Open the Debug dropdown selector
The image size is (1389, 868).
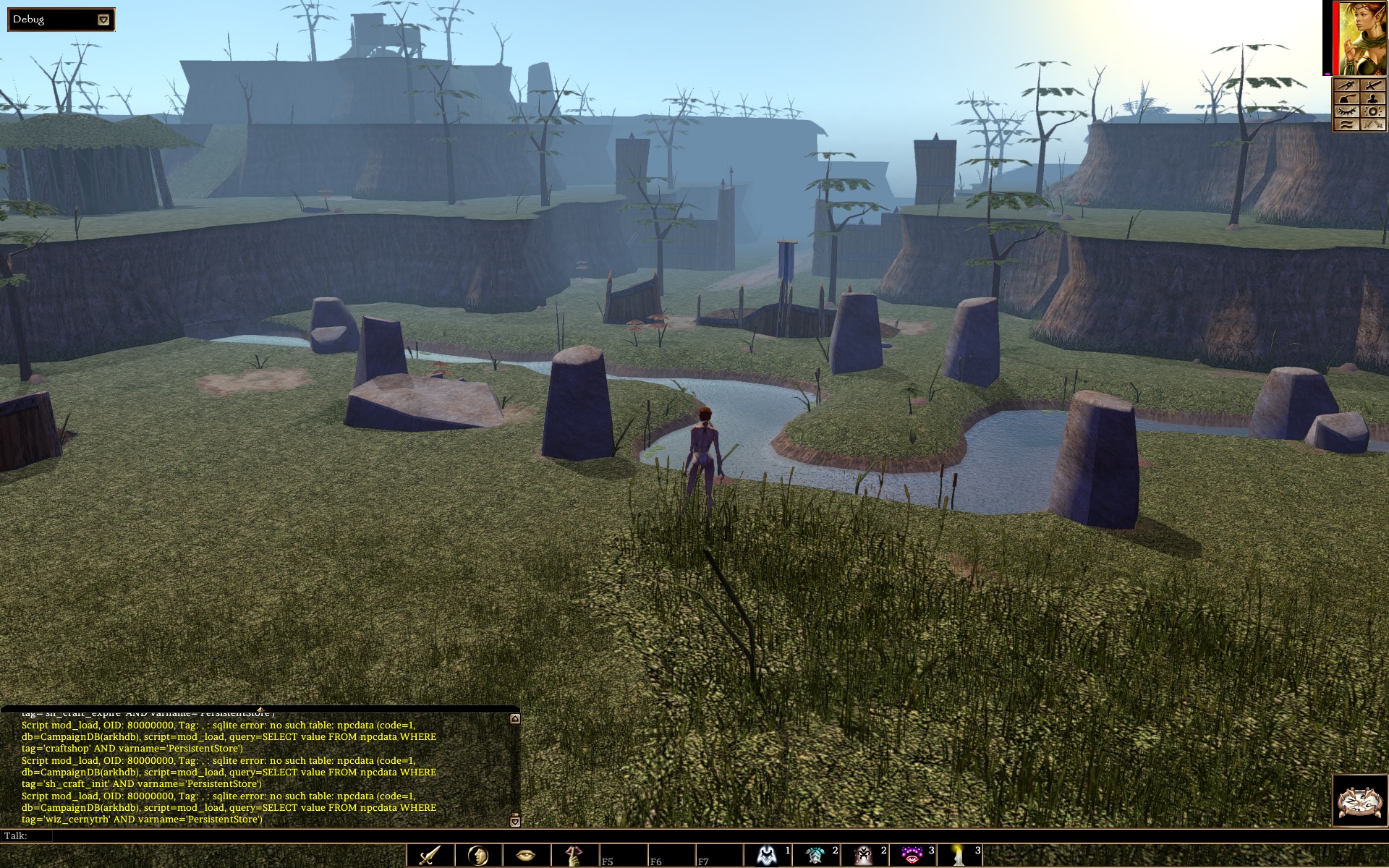(x=102, y=20)
